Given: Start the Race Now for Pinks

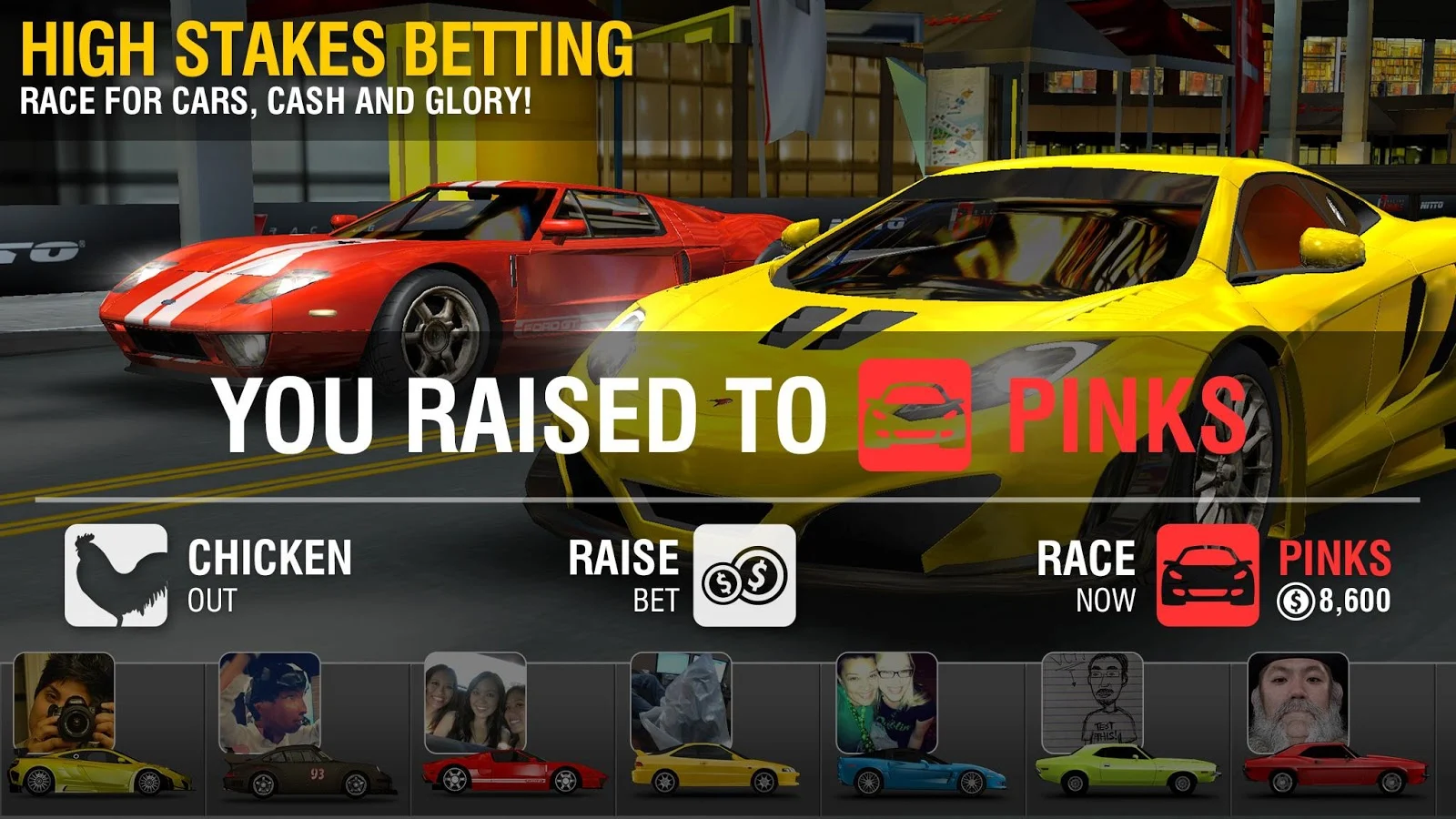Looking at the screenshot, I should tap(1207, 575).
